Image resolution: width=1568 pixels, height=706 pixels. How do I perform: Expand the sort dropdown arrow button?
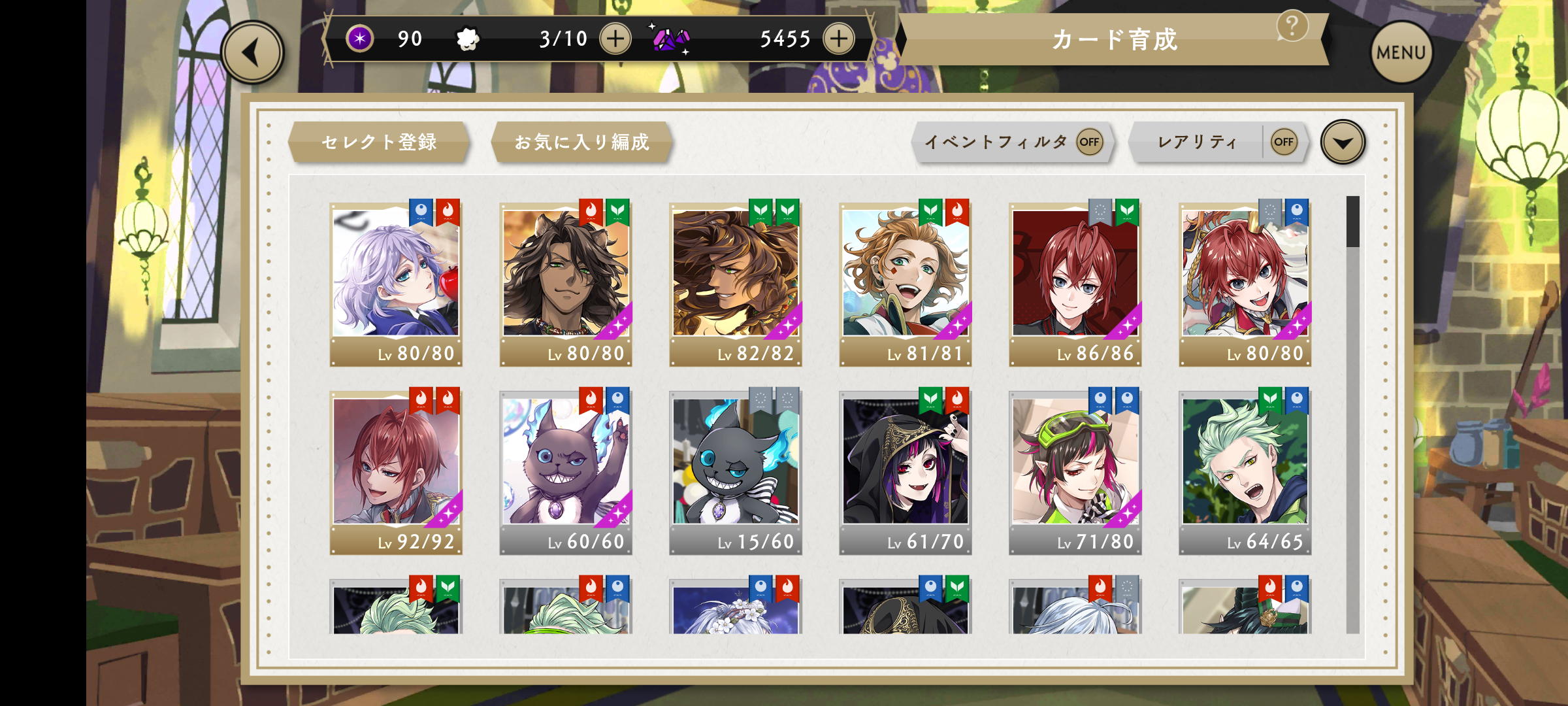(x=1343, y=142)
